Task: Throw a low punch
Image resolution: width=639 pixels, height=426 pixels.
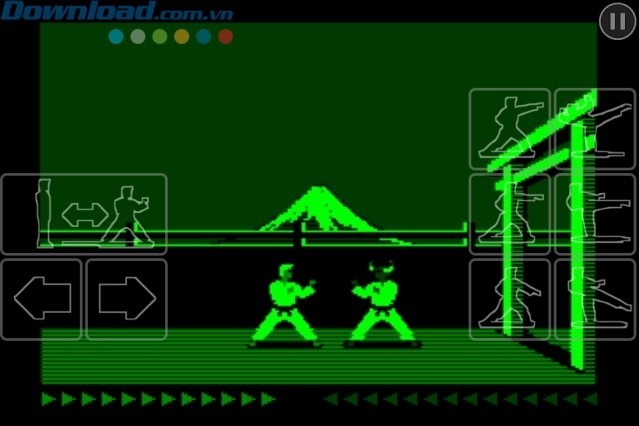Action: coord(509,299)
